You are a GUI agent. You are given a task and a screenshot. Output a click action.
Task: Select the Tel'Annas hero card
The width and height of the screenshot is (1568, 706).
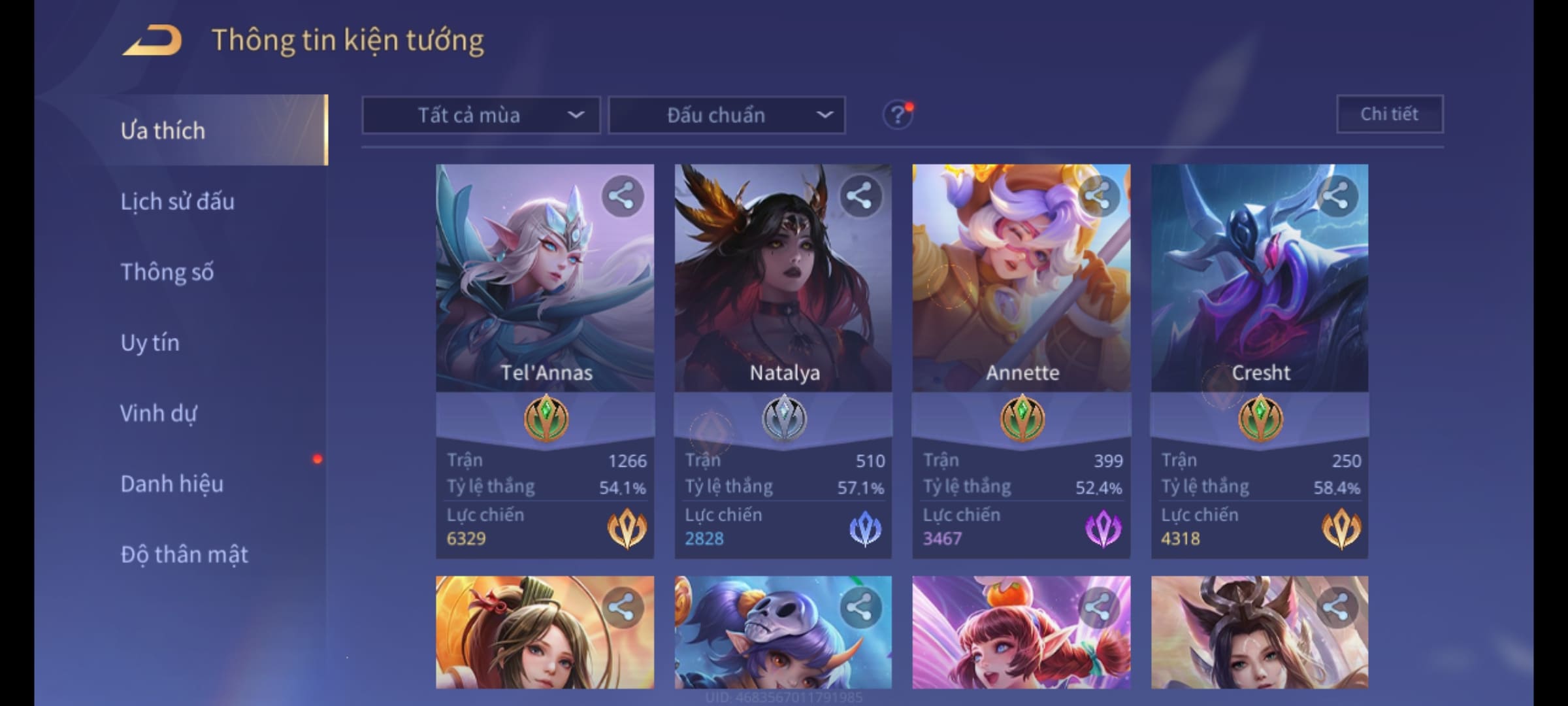point(545,294)
